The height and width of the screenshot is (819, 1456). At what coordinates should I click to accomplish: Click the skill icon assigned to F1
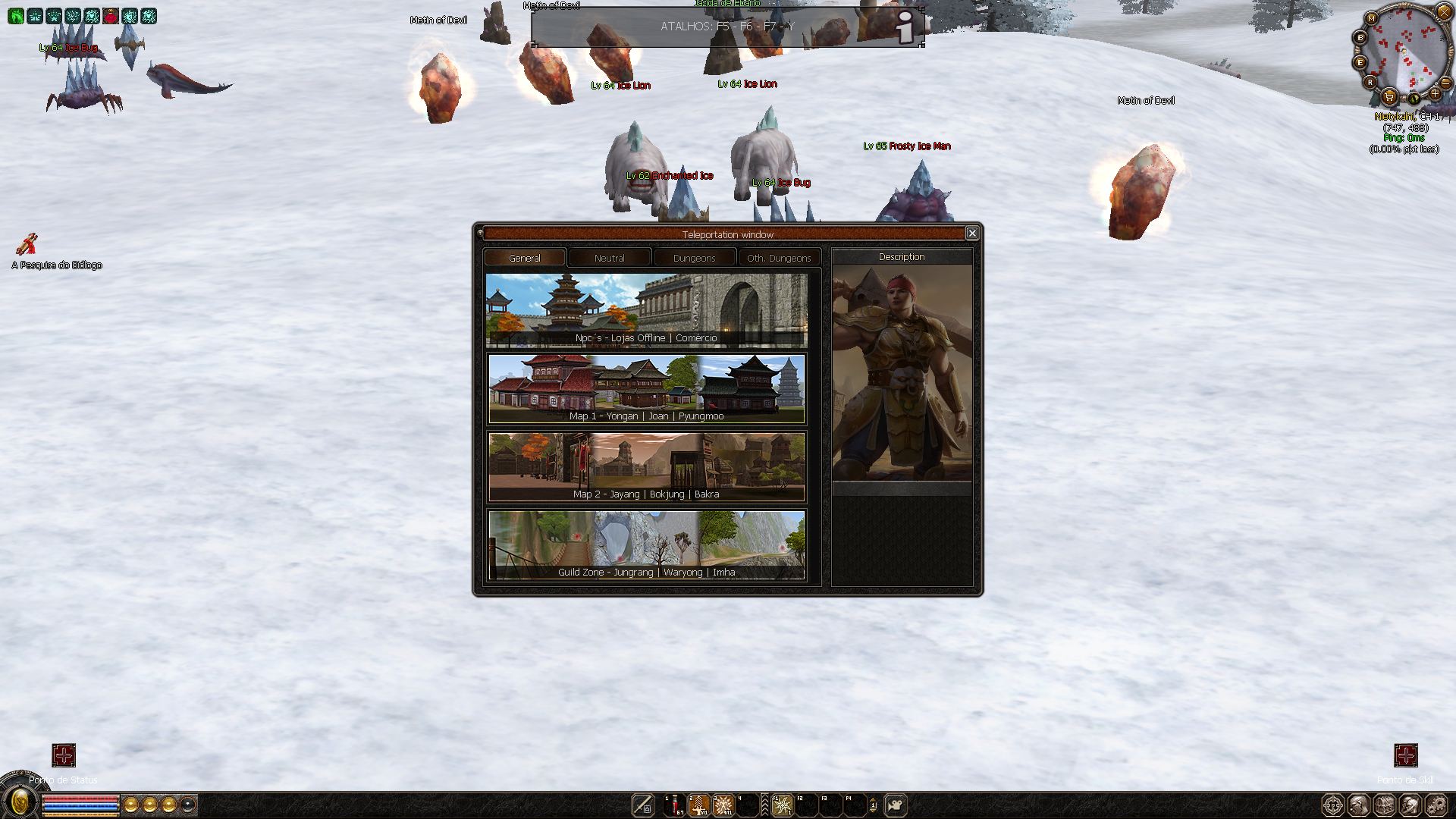point(781,805)
